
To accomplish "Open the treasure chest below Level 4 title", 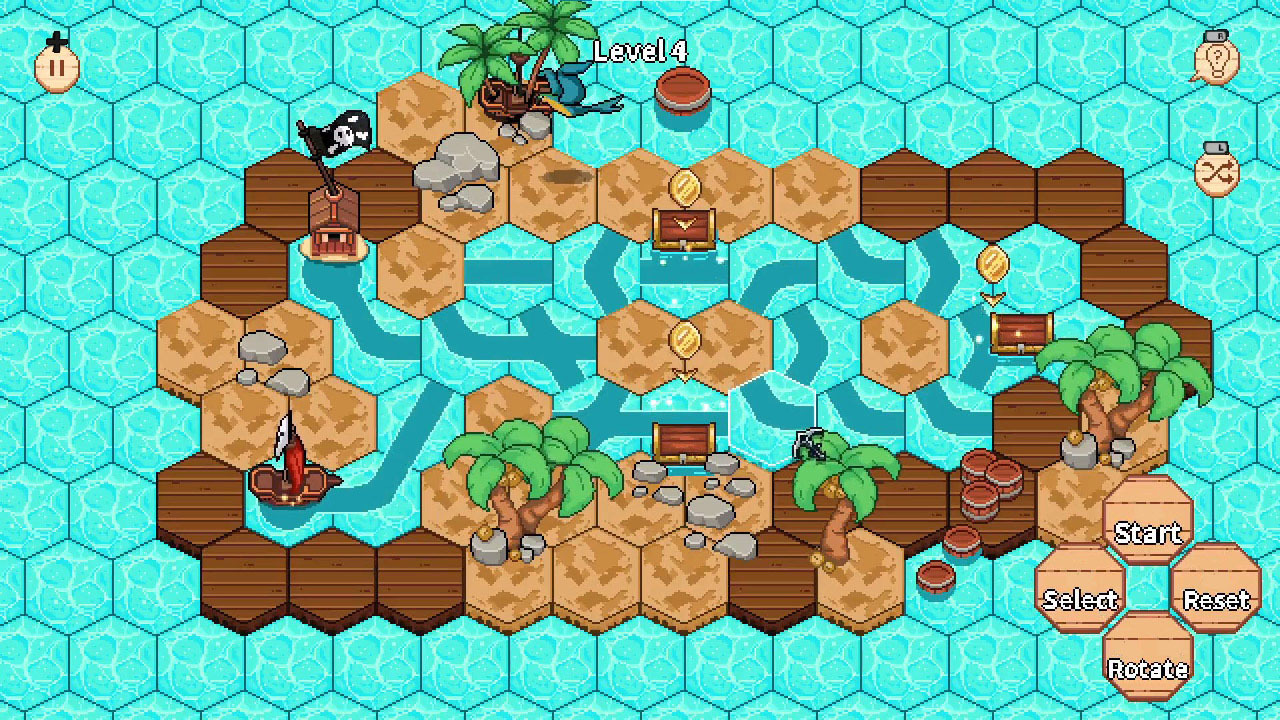I will pyautogui.click(x=684, y=230).
